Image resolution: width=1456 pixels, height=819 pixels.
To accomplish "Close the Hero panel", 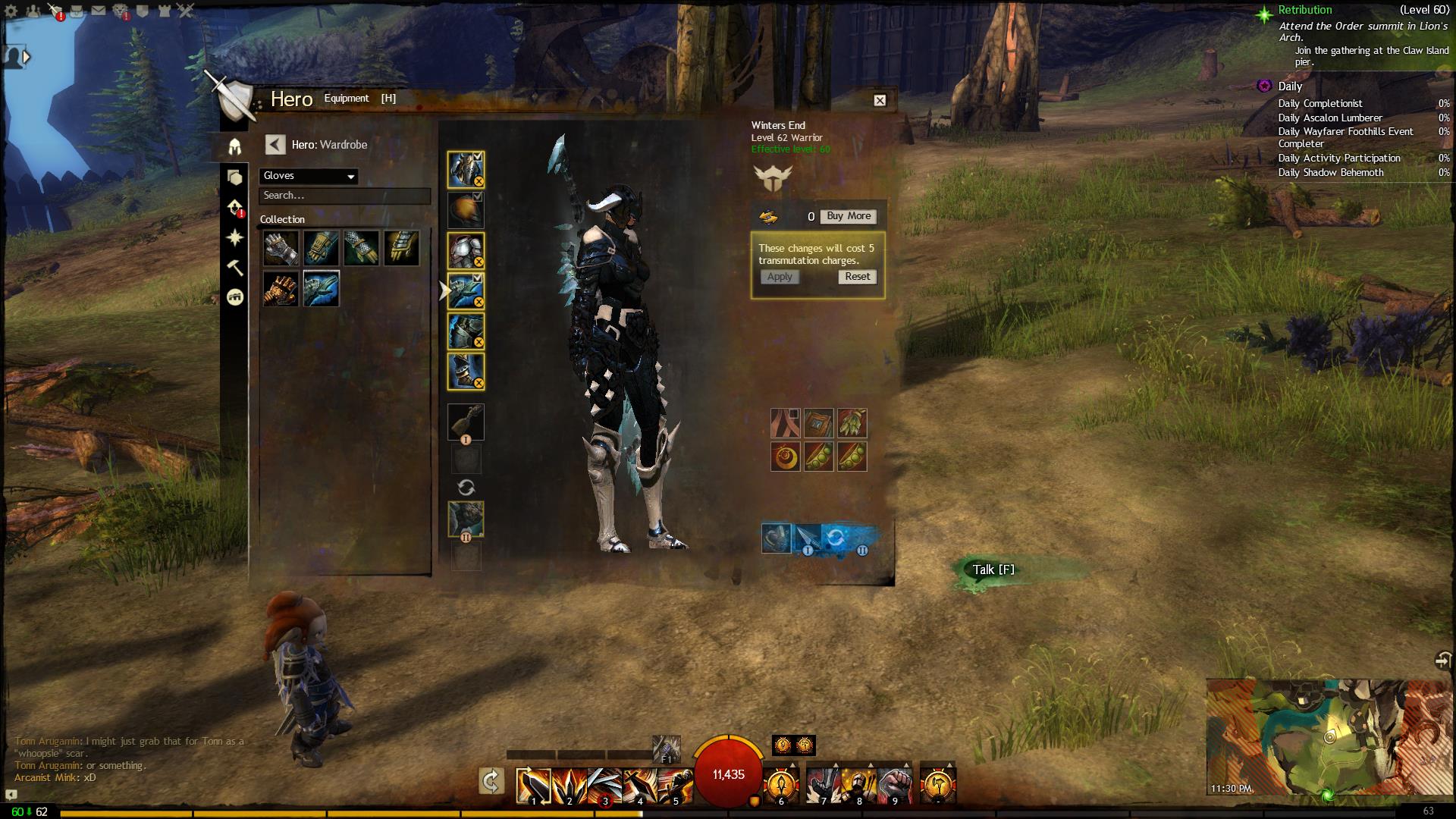I will [x=880, y=100].
